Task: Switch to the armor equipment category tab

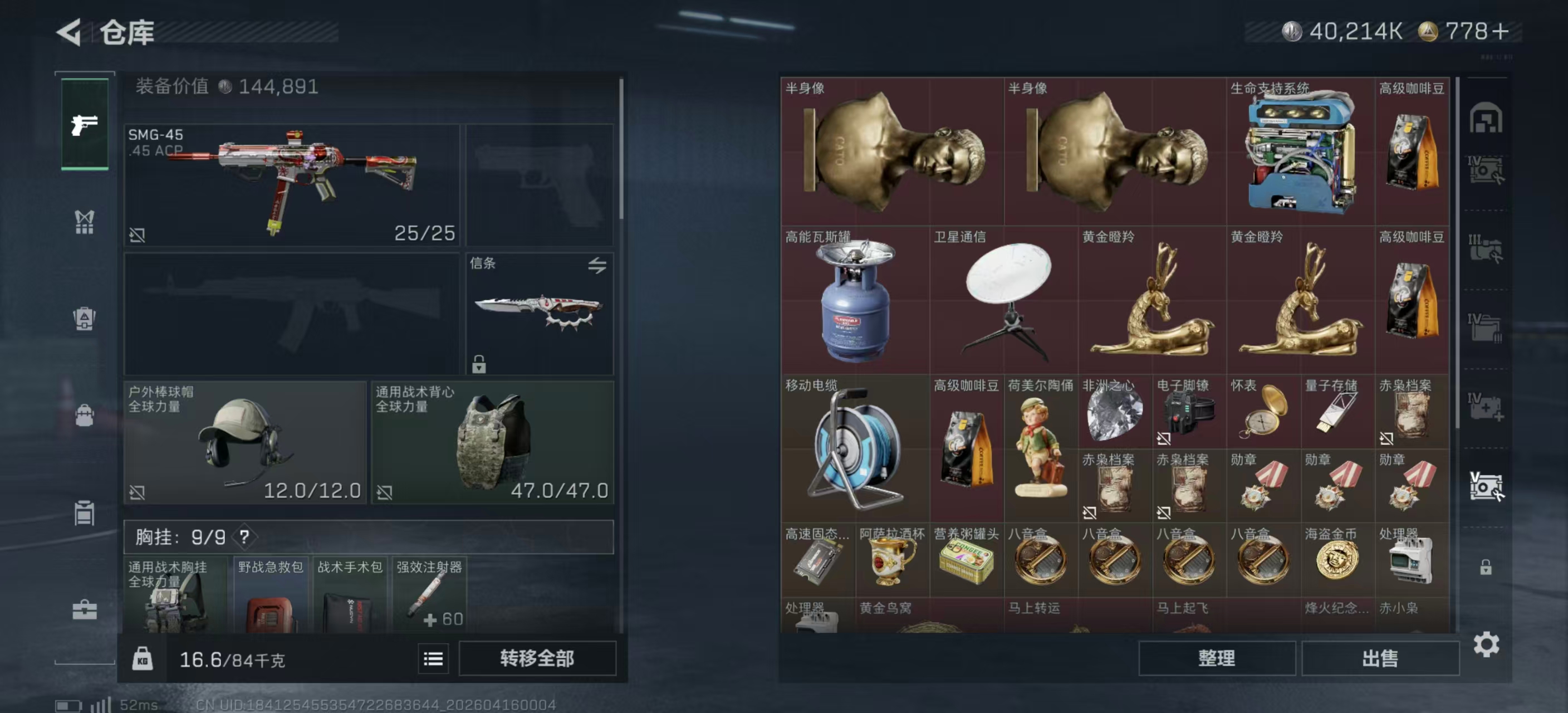Action: [84, 318]
